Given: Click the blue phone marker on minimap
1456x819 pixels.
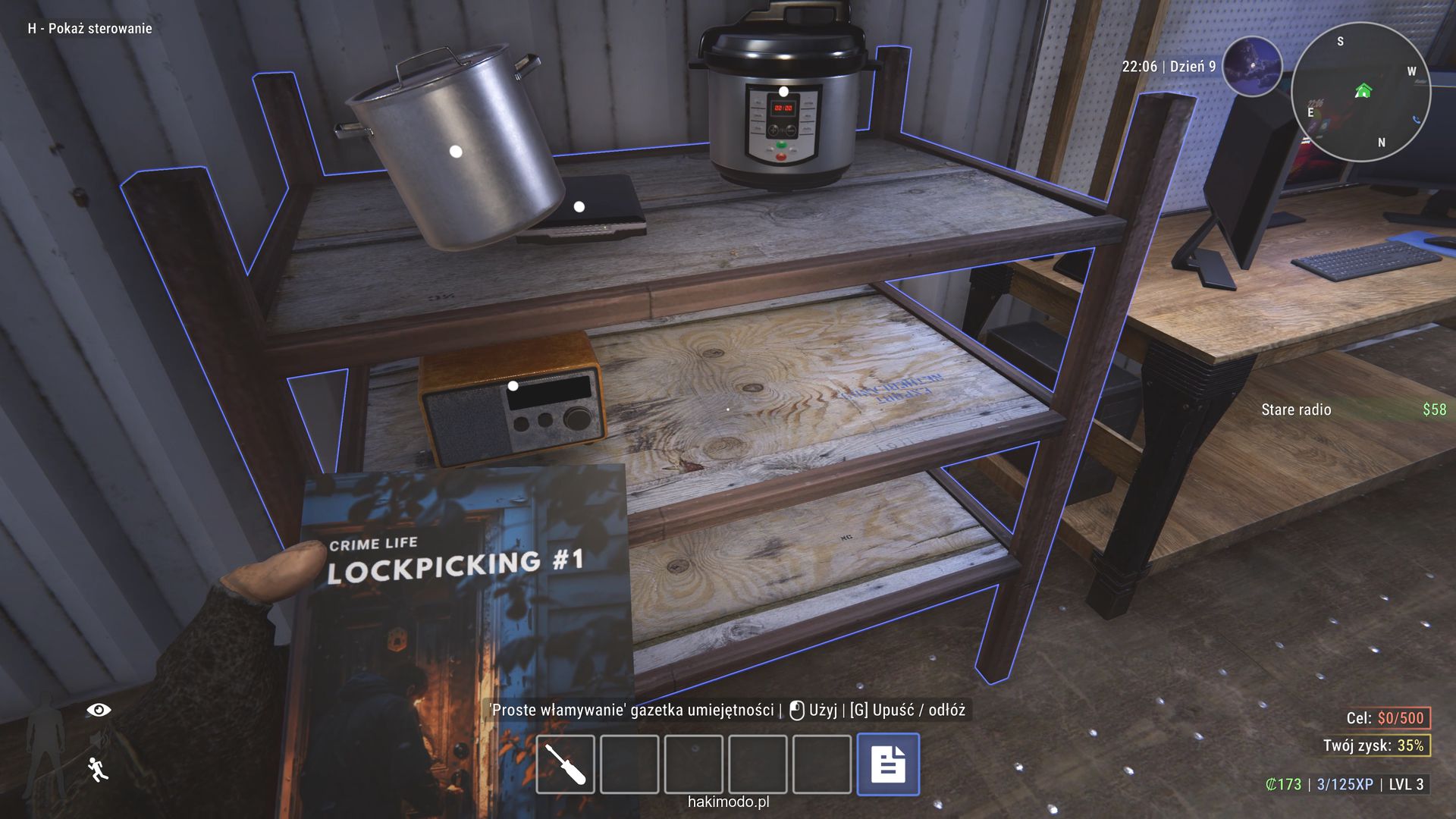Looking at the screenshot, I should (1417, 119).
